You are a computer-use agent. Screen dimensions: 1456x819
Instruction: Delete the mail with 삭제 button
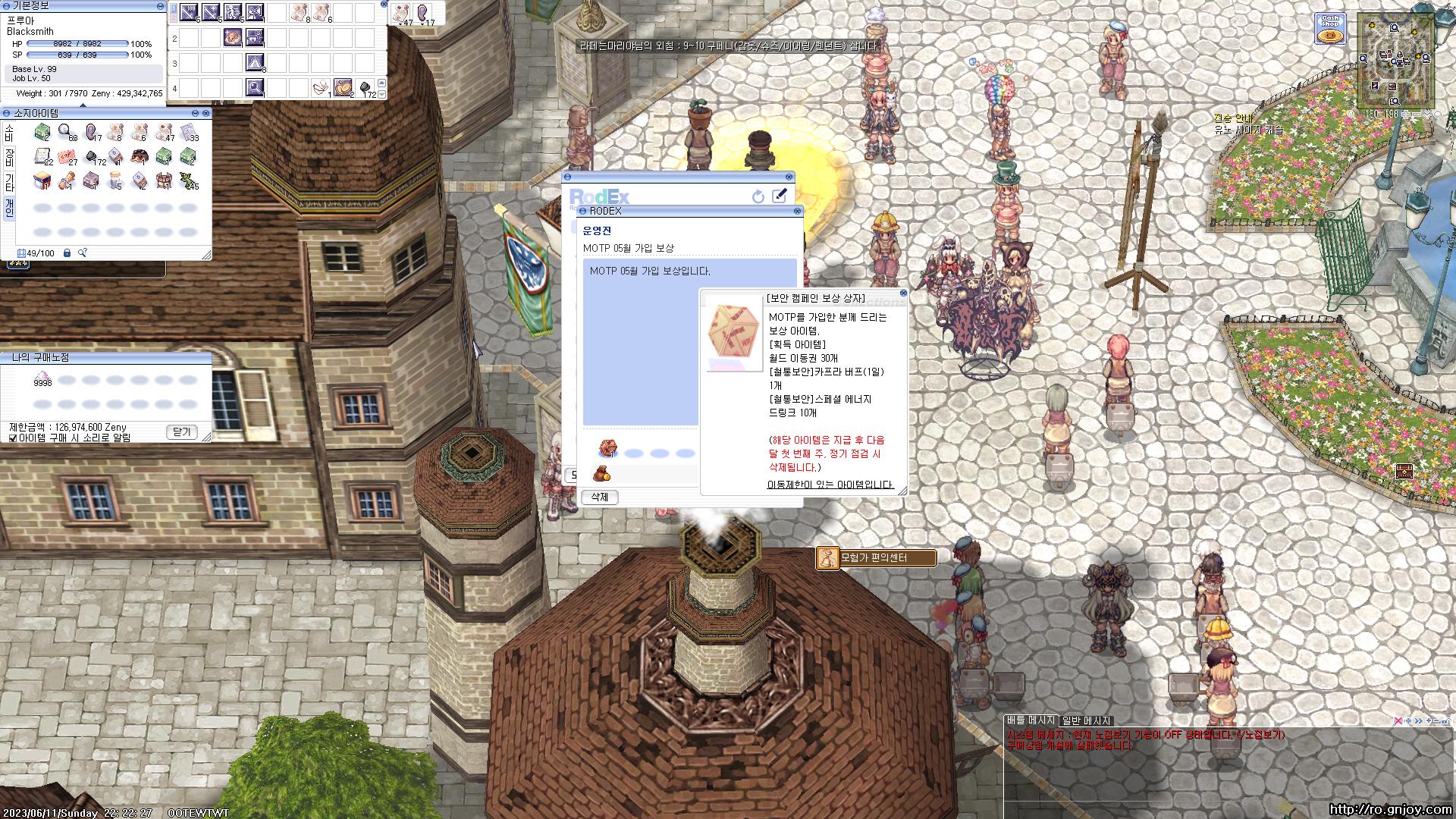(x=599, y=497)
